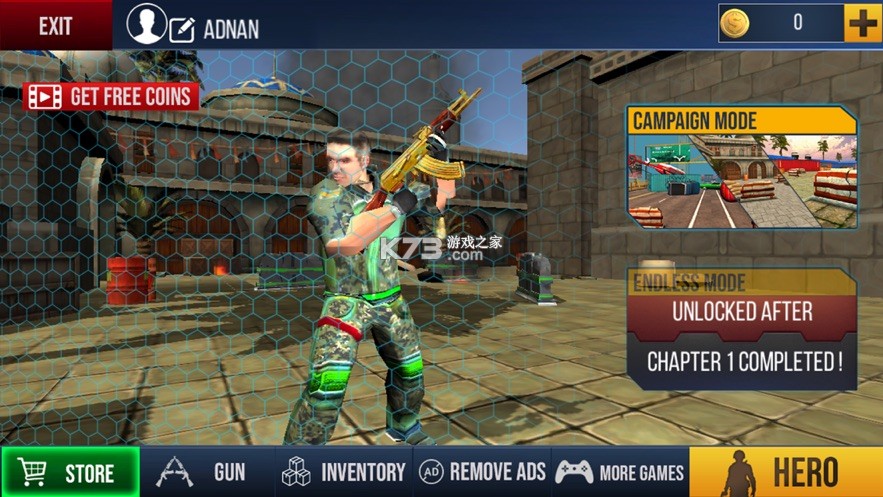This screenshot has height=497, width=883.
Task: Choose Remove Ads
Action: 483,472
